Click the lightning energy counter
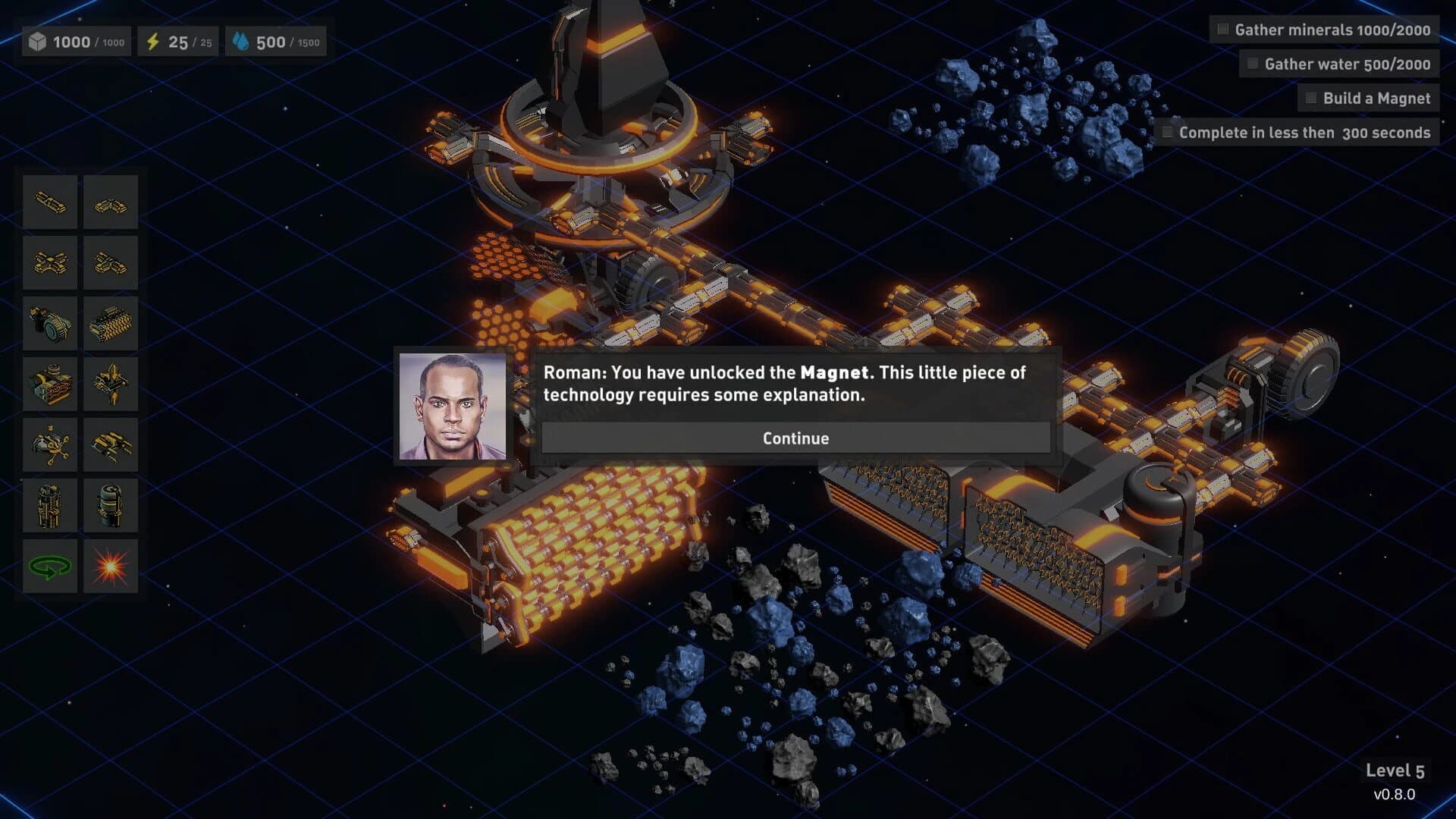Viewport: 1456px width, 819px height. [176, 42]
